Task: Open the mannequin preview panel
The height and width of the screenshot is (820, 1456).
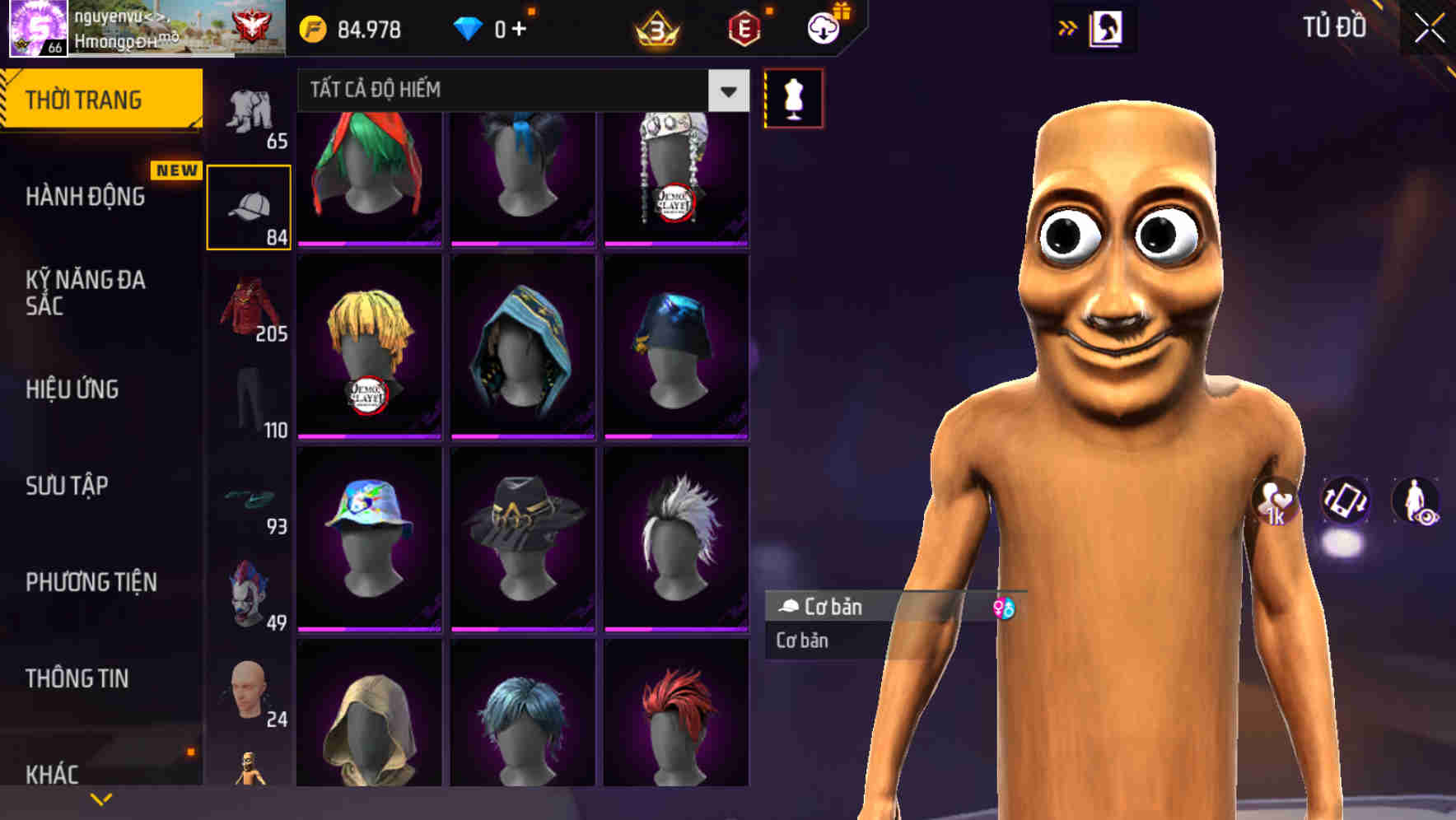Action: coord(792,97)
